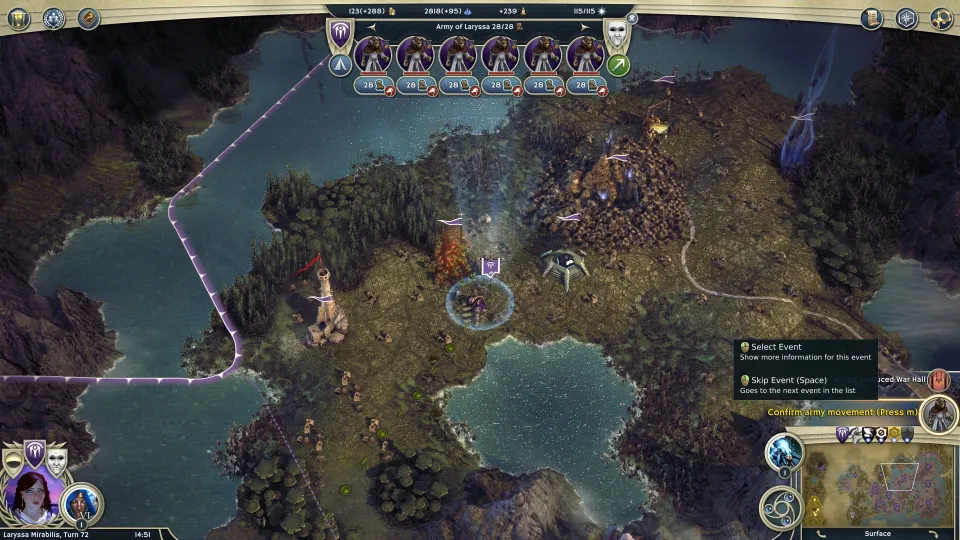Open the compass star icon top-right
The width and height of the screenshot is (960, 540).
(906, 18)
